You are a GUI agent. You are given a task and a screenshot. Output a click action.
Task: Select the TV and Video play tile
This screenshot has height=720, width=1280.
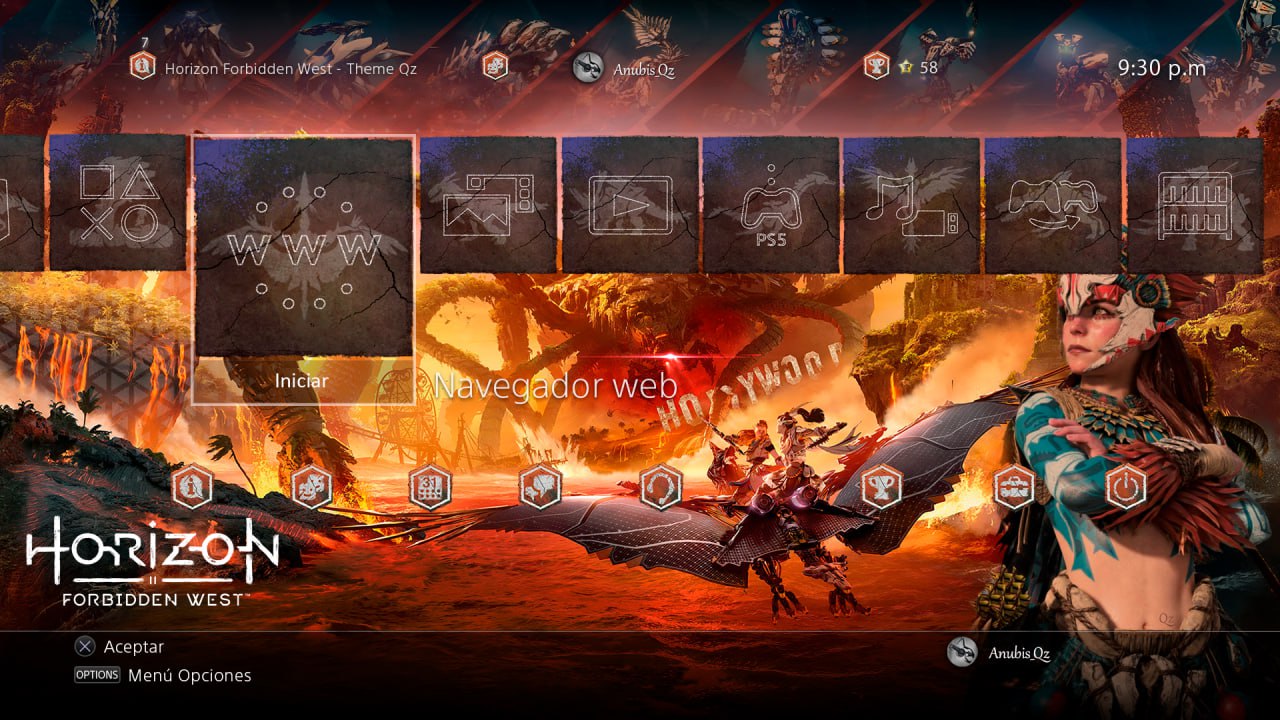click(630, 205)
